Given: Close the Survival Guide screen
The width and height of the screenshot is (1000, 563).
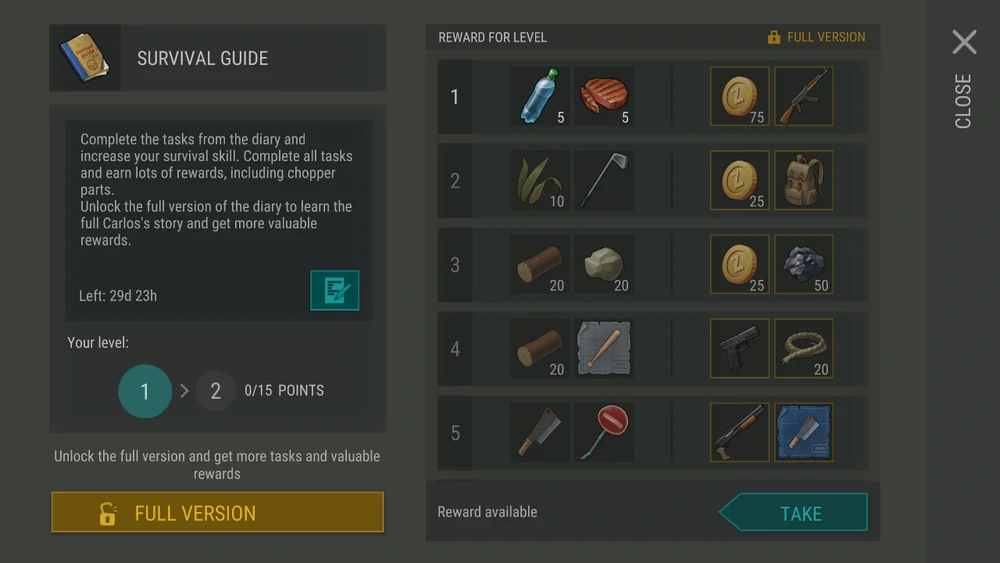Looking at the screenshot, I should pyautogui.click(x=963, y=43).
